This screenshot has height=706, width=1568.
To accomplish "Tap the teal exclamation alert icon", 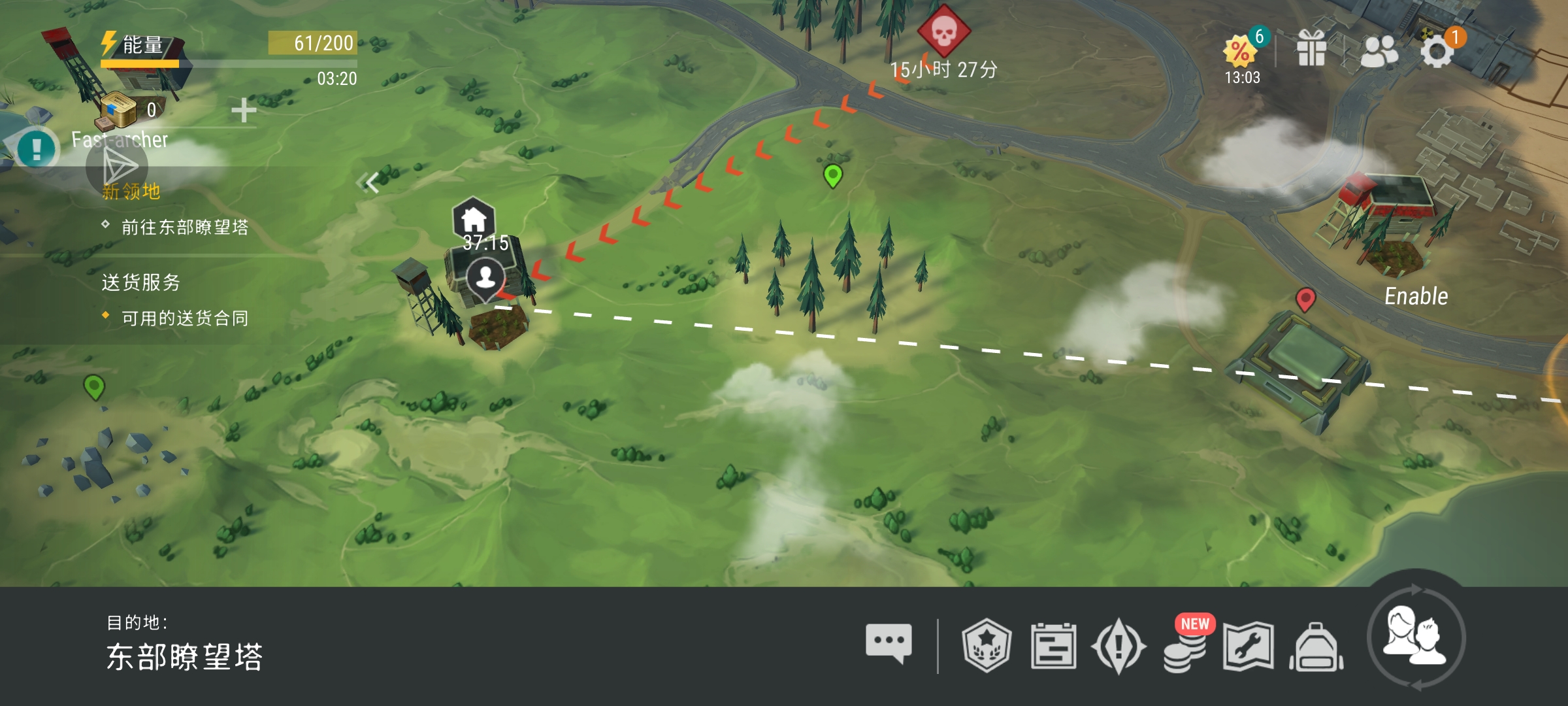I will 37,149.
